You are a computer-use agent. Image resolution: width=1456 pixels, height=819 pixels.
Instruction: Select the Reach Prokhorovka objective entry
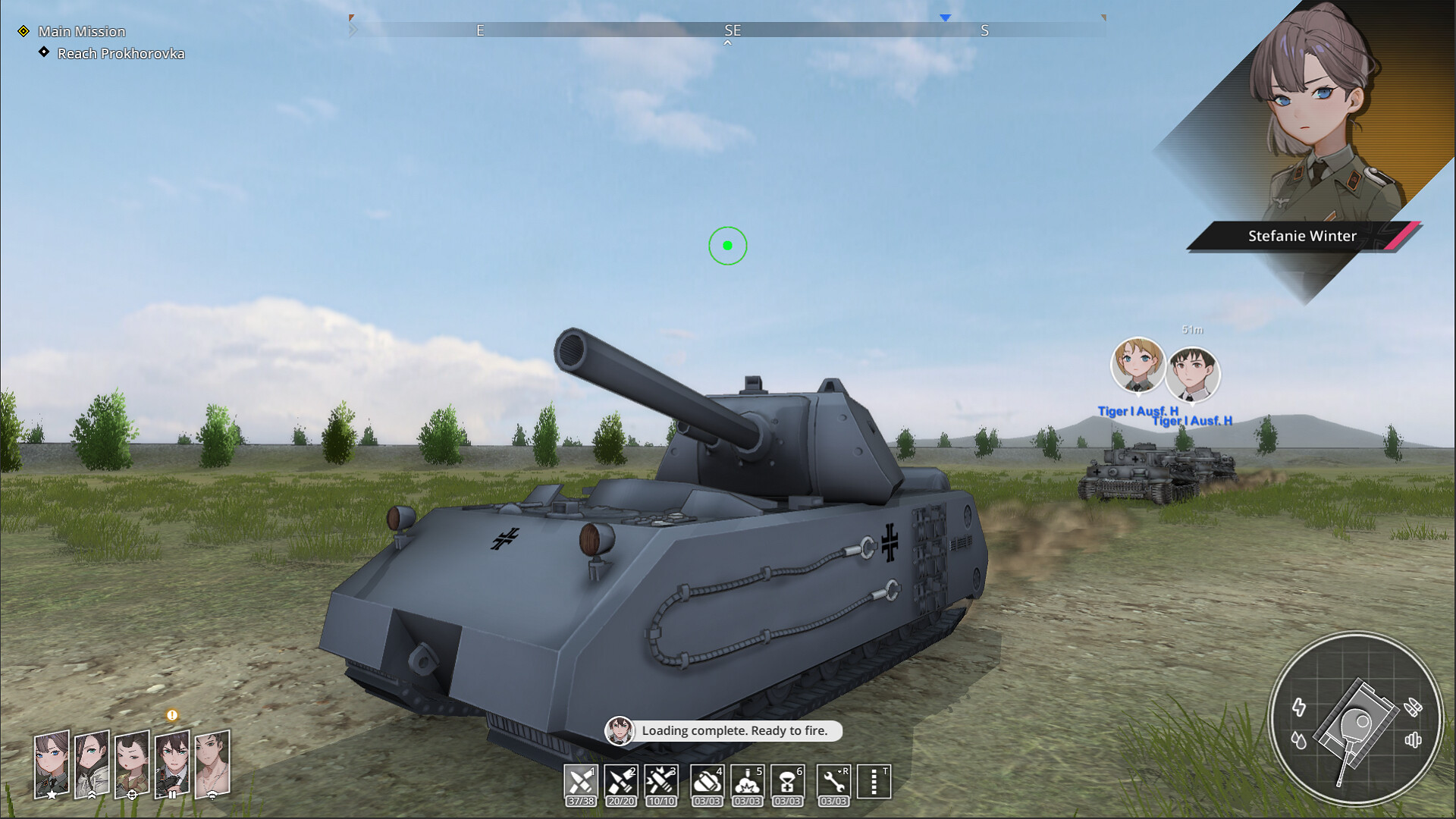(x=121, y=54)
